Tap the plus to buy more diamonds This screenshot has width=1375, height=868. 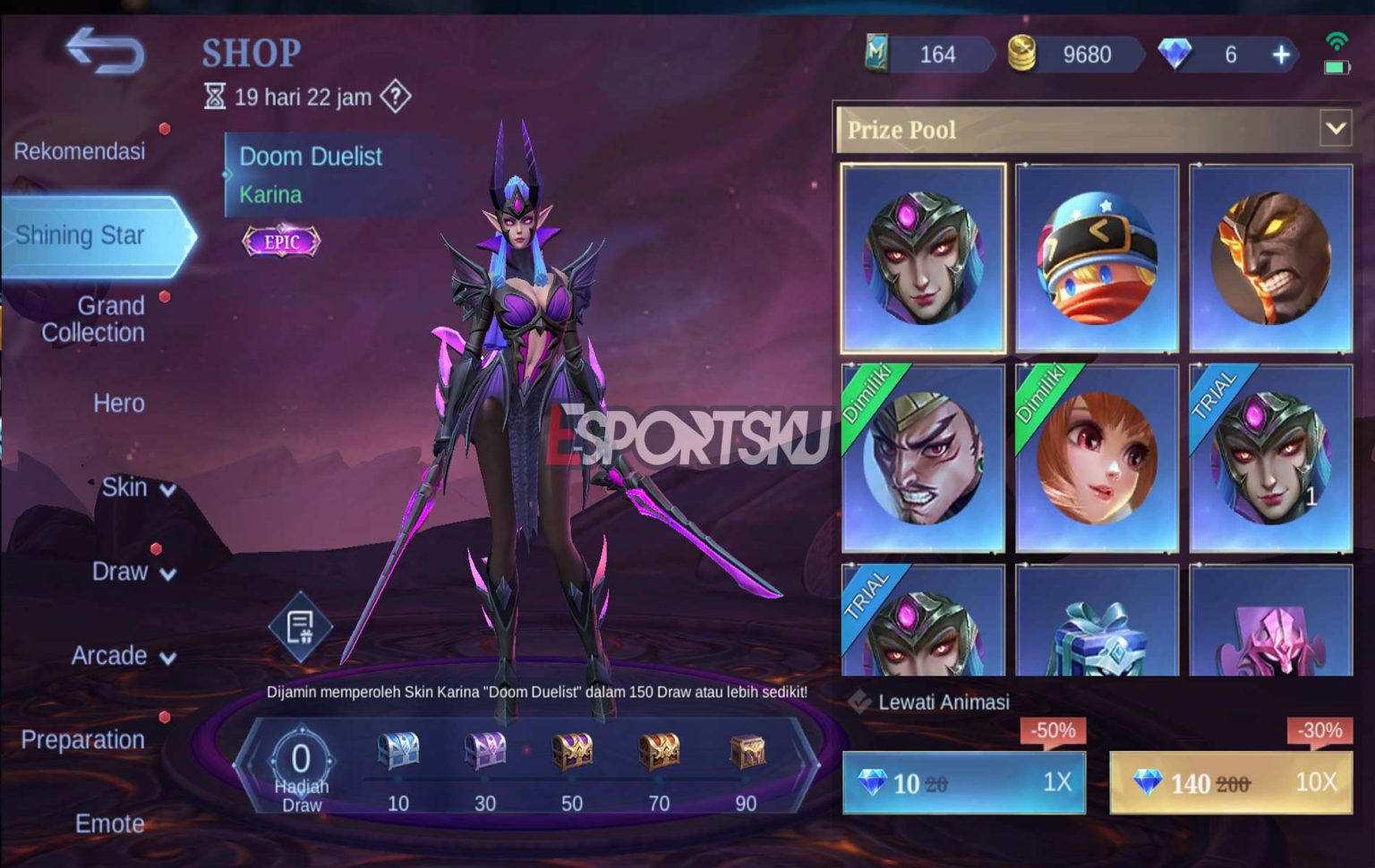1279,55
